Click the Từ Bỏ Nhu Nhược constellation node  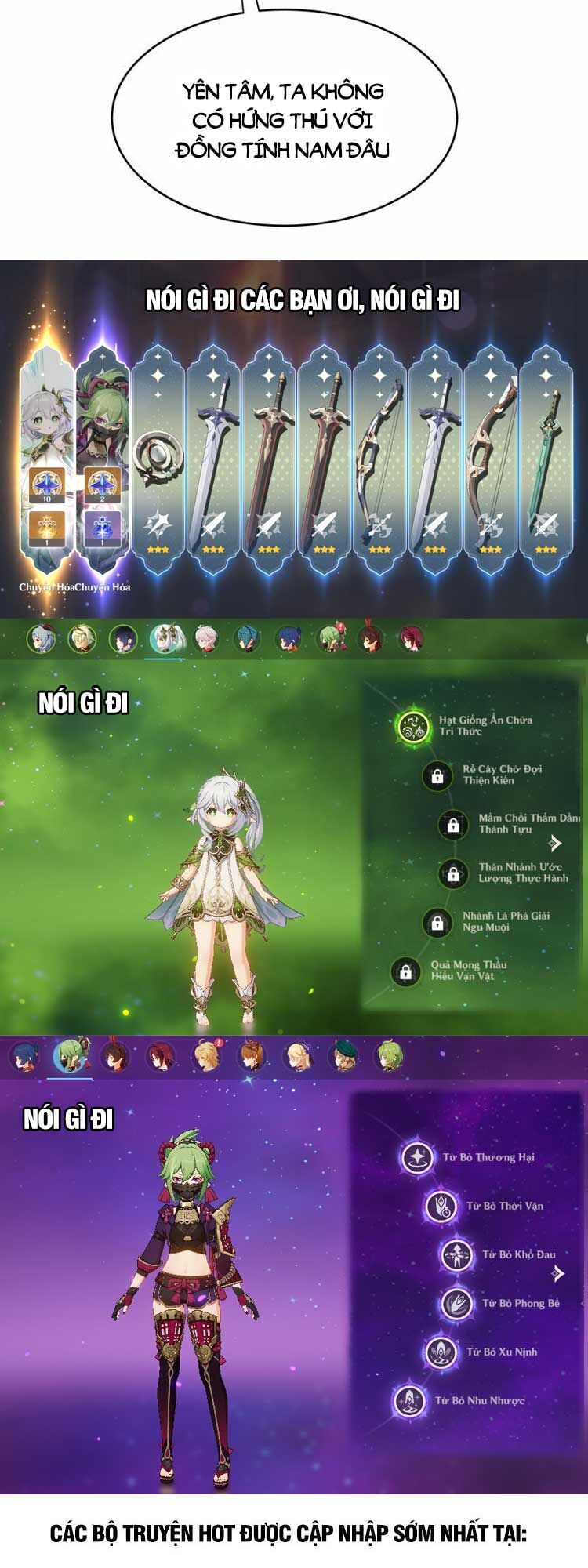click(x=410, y=1401)
